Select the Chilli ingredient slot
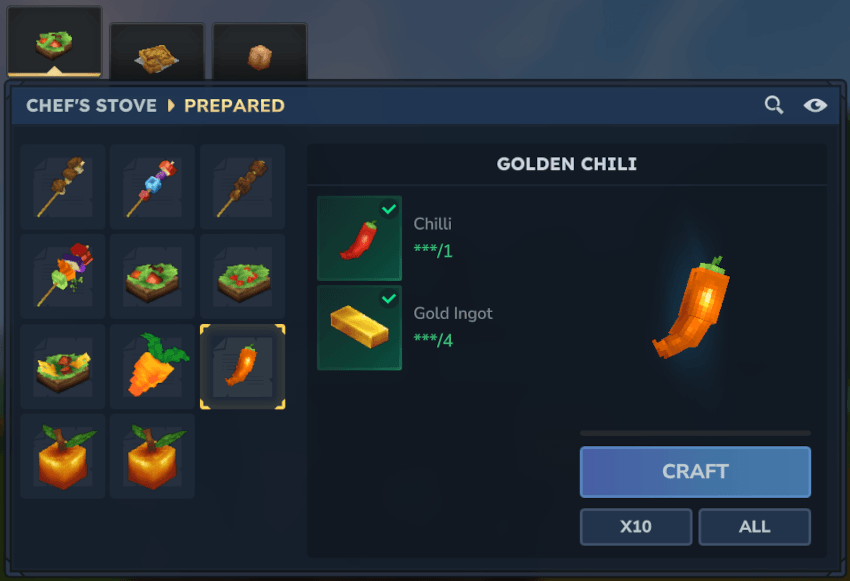 pyautogui.click(x=360, y=238)
